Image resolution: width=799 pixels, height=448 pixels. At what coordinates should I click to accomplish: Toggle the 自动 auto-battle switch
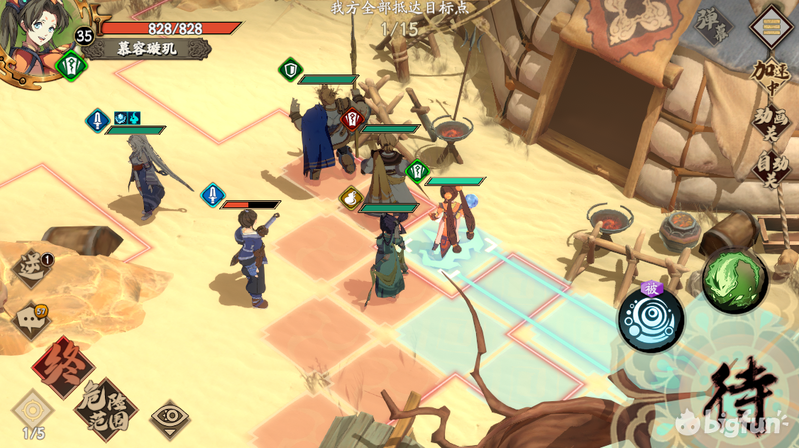tap(769, 167)
